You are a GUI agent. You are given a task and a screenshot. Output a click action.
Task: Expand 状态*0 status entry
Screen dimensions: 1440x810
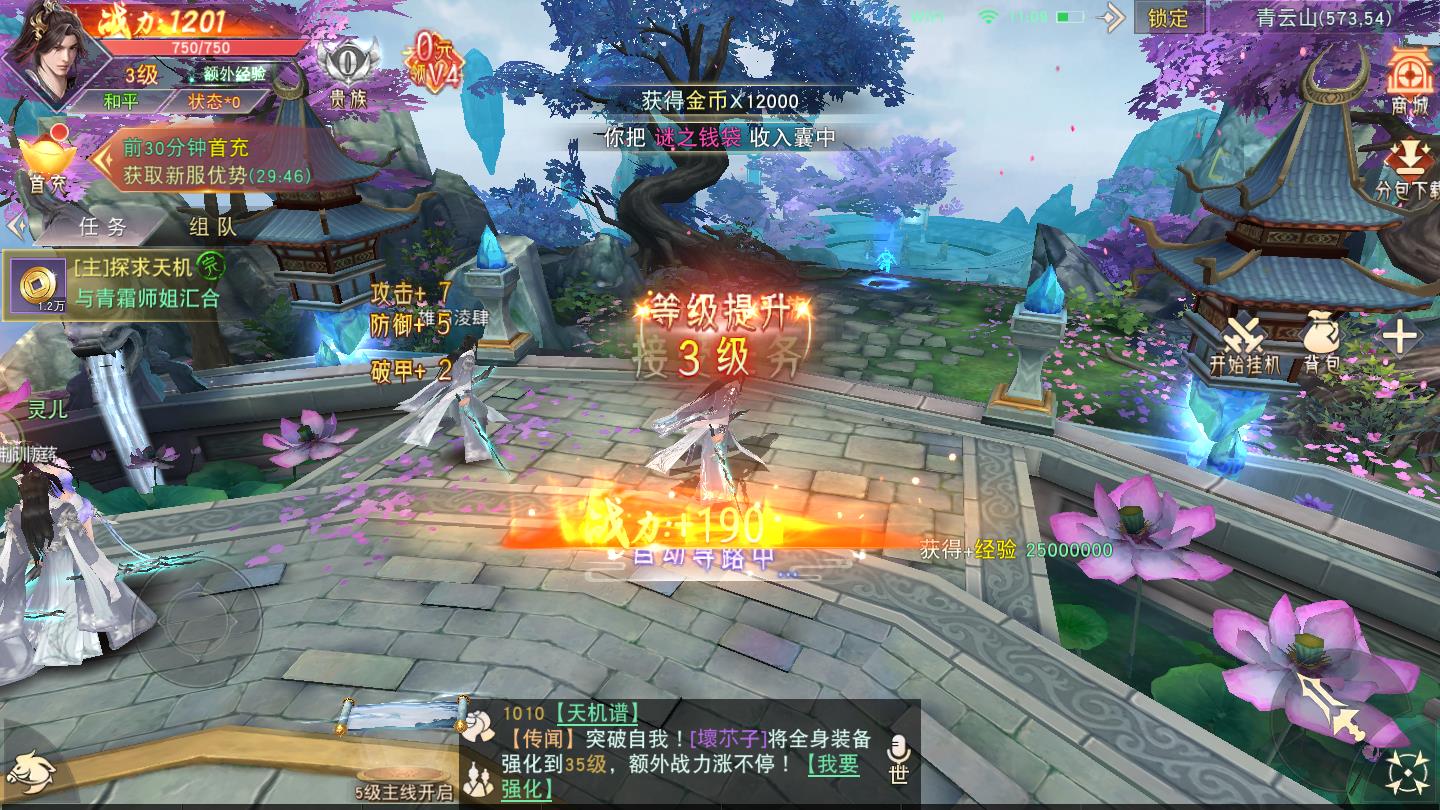tap(215, 101)
